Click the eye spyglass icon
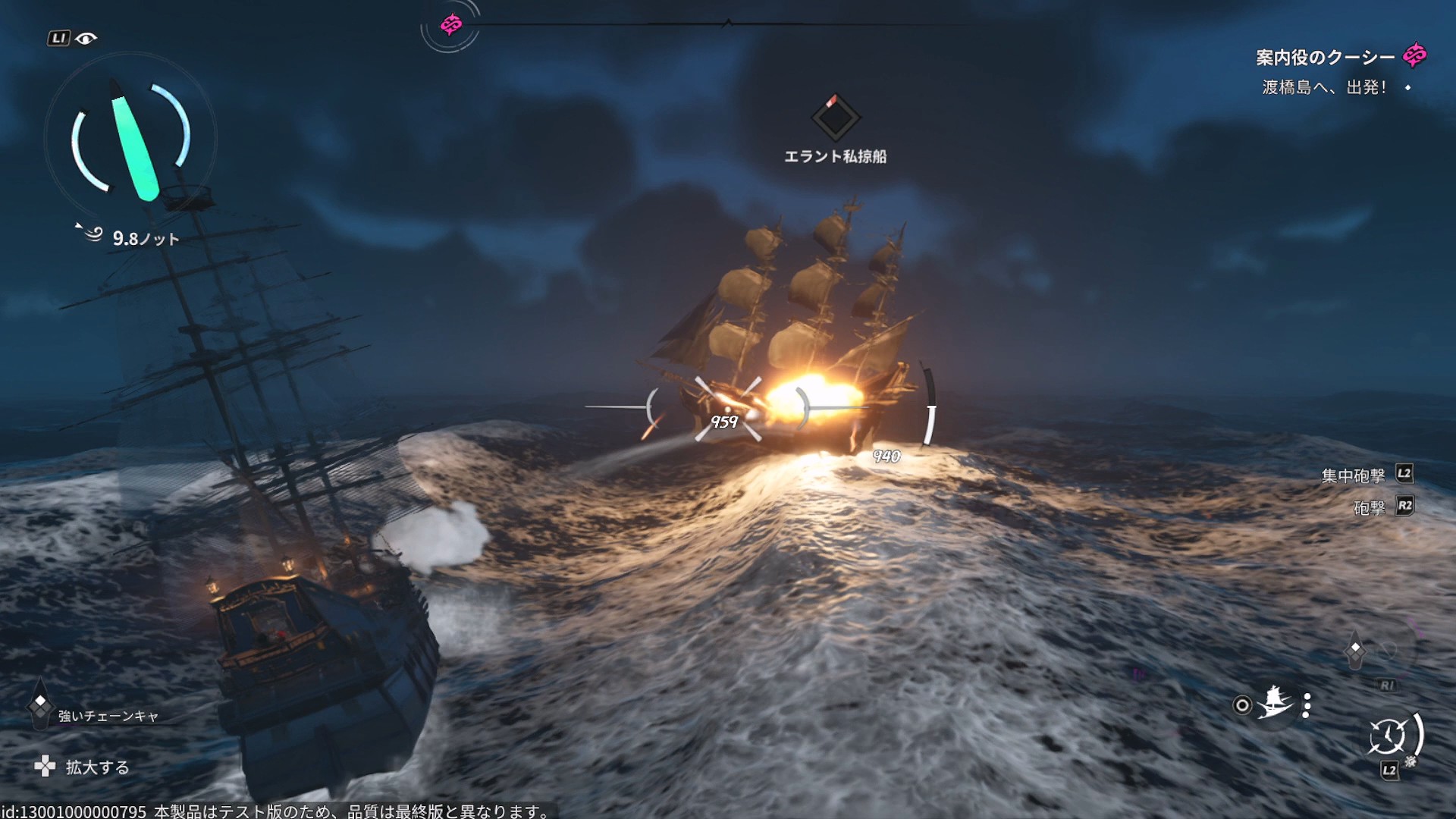 (86, 39)
